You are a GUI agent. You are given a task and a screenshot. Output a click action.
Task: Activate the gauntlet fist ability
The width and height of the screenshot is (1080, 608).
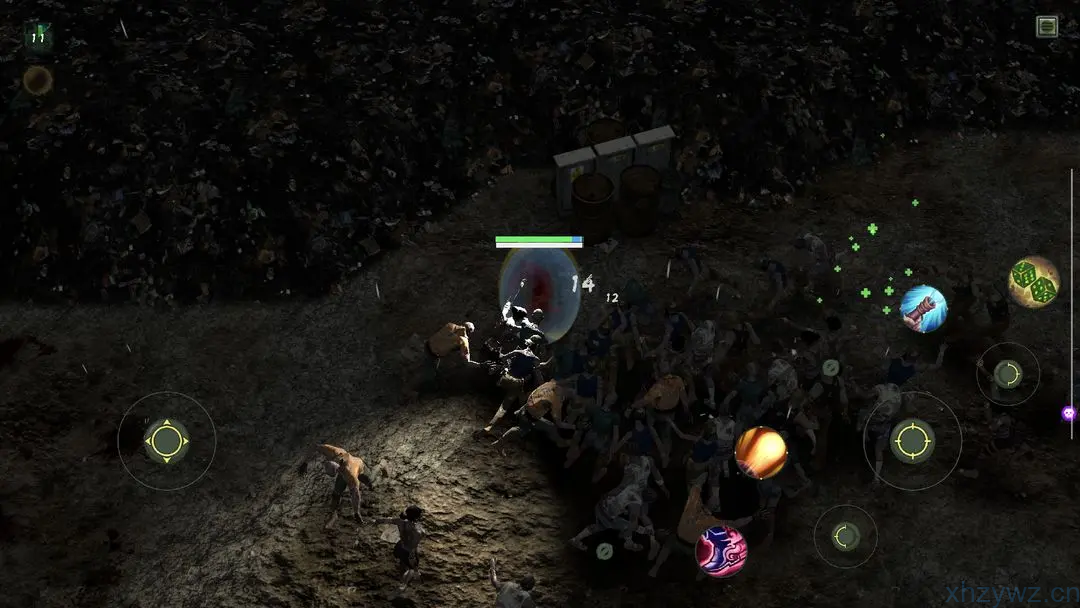[x=923, y=308]
